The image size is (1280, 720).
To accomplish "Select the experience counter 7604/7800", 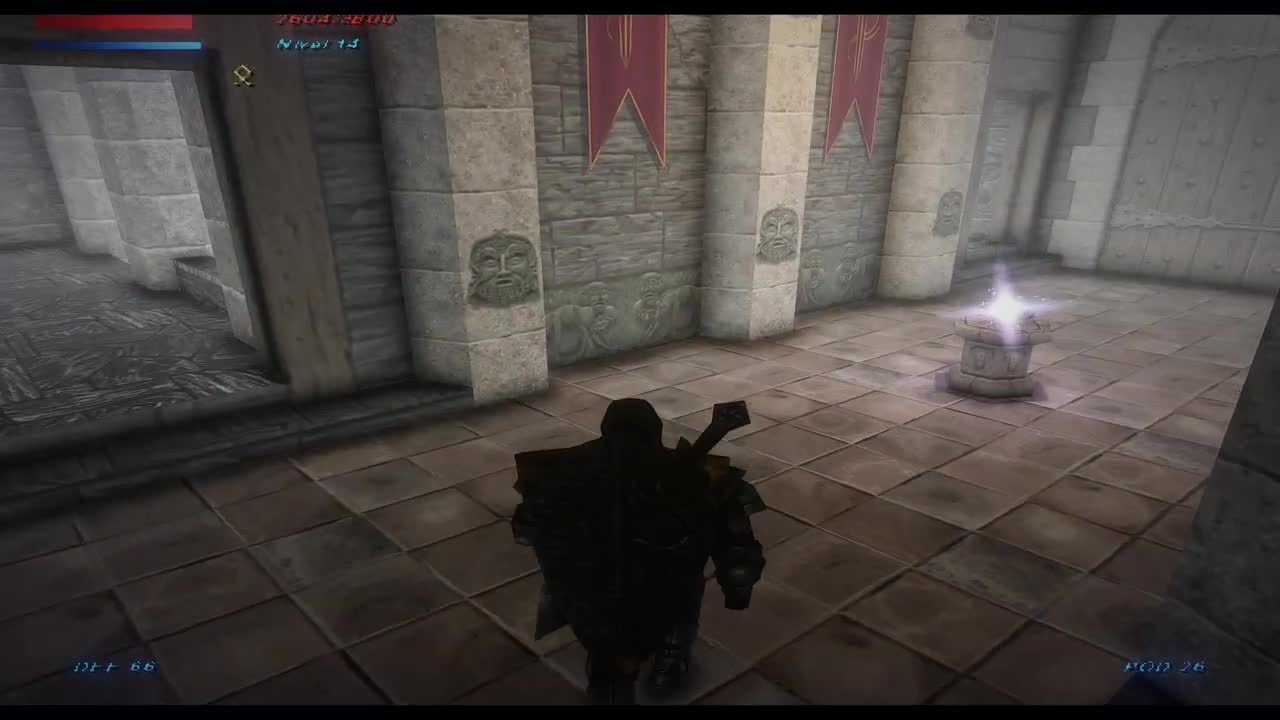I will (x=330, y=18).
